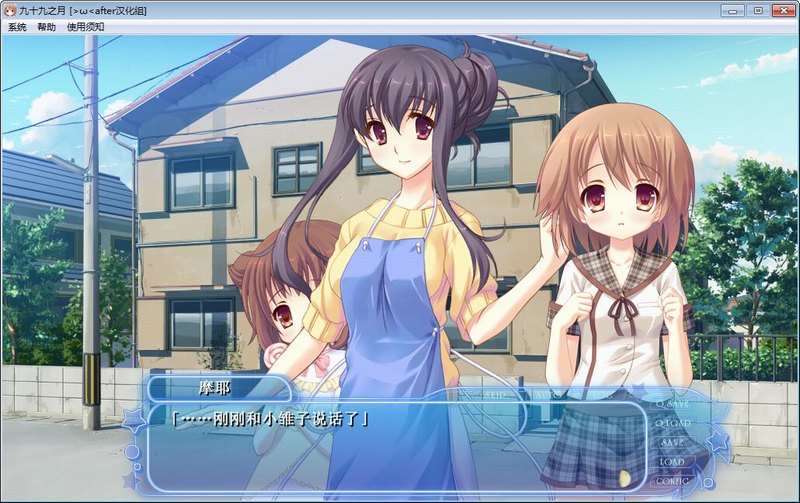
Task: Open the CONFIG settings
Action: pyautogui.click(x=672, y=480)
